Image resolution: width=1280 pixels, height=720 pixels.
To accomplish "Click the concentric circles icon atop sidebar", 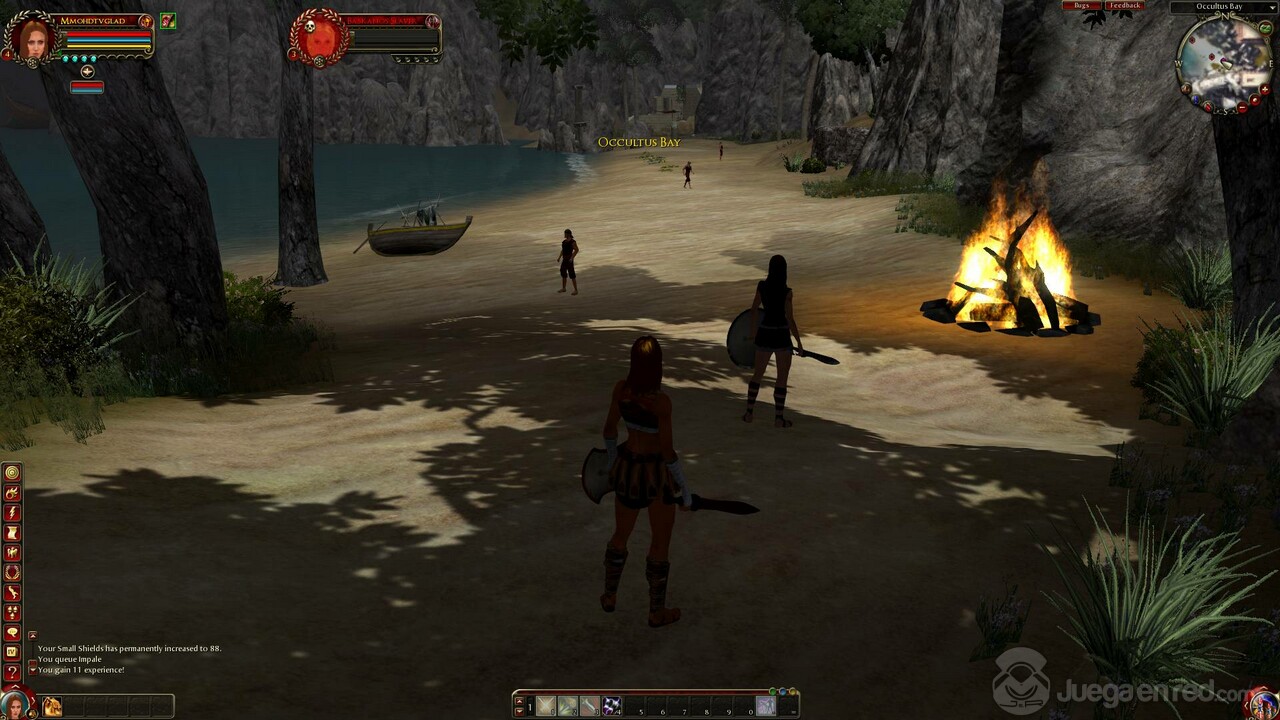I will 12,472.
